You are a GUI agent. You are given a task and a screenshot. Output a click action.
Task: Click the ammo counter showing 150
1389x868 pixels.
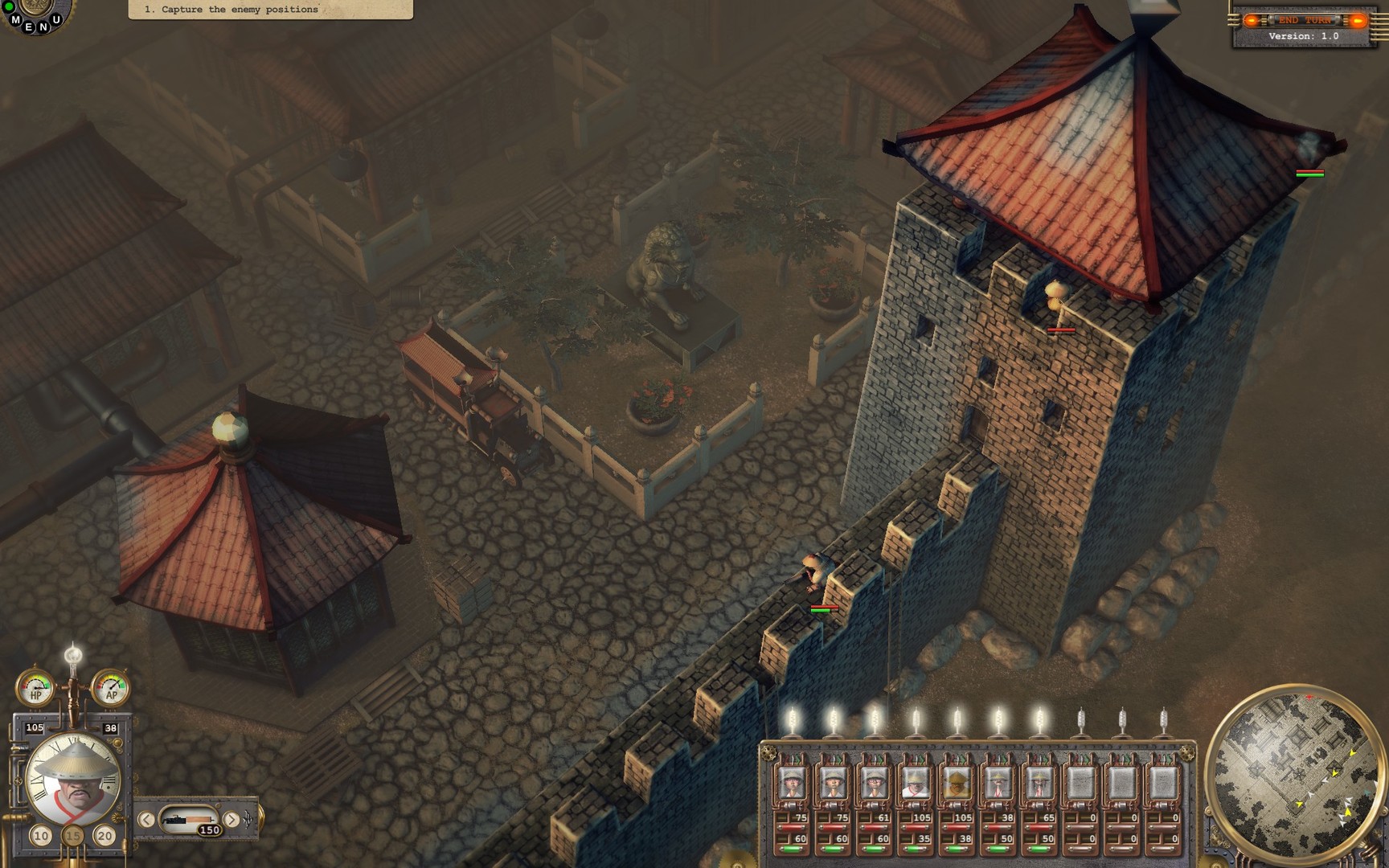coord(209,829)
